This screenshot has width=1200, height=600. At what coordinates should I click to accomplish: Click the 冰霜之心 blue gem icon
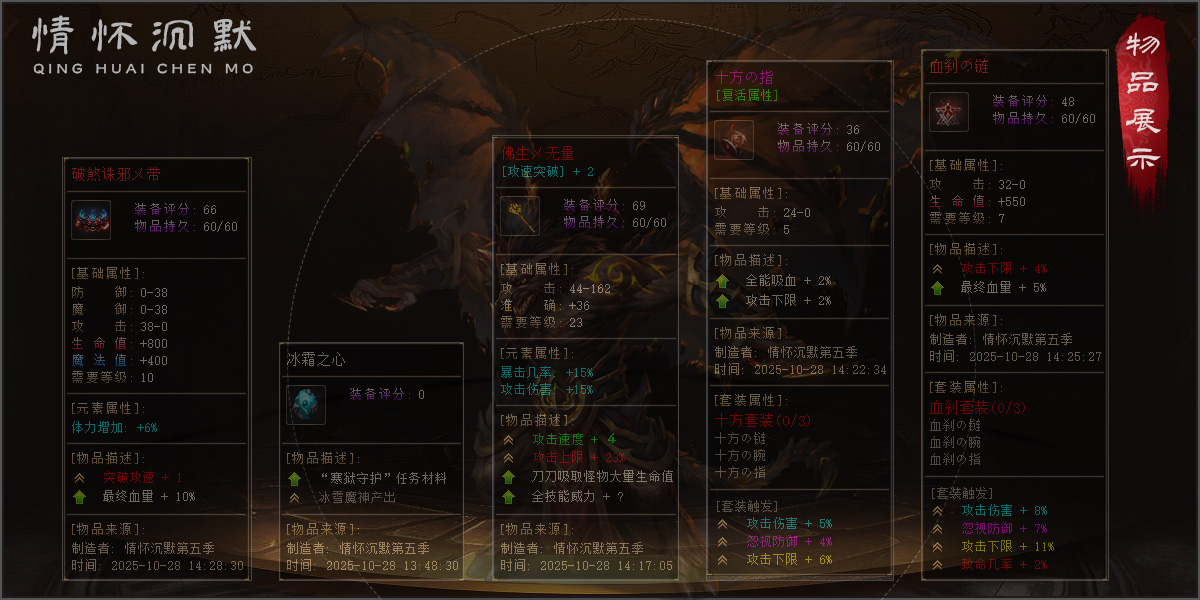click(x=306, y=405)
